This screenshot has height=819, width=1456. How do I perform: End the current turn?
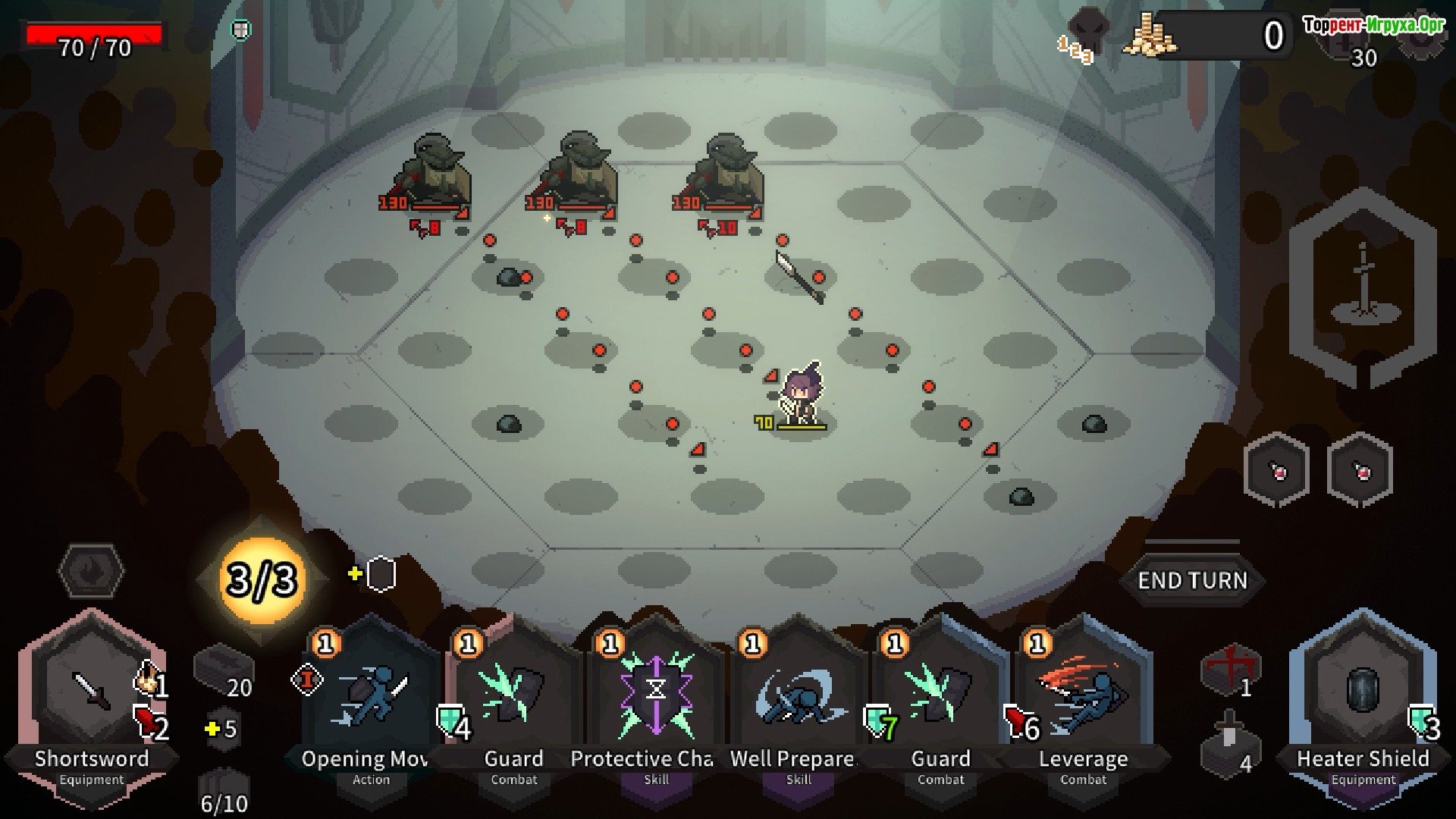point(1192,580)
